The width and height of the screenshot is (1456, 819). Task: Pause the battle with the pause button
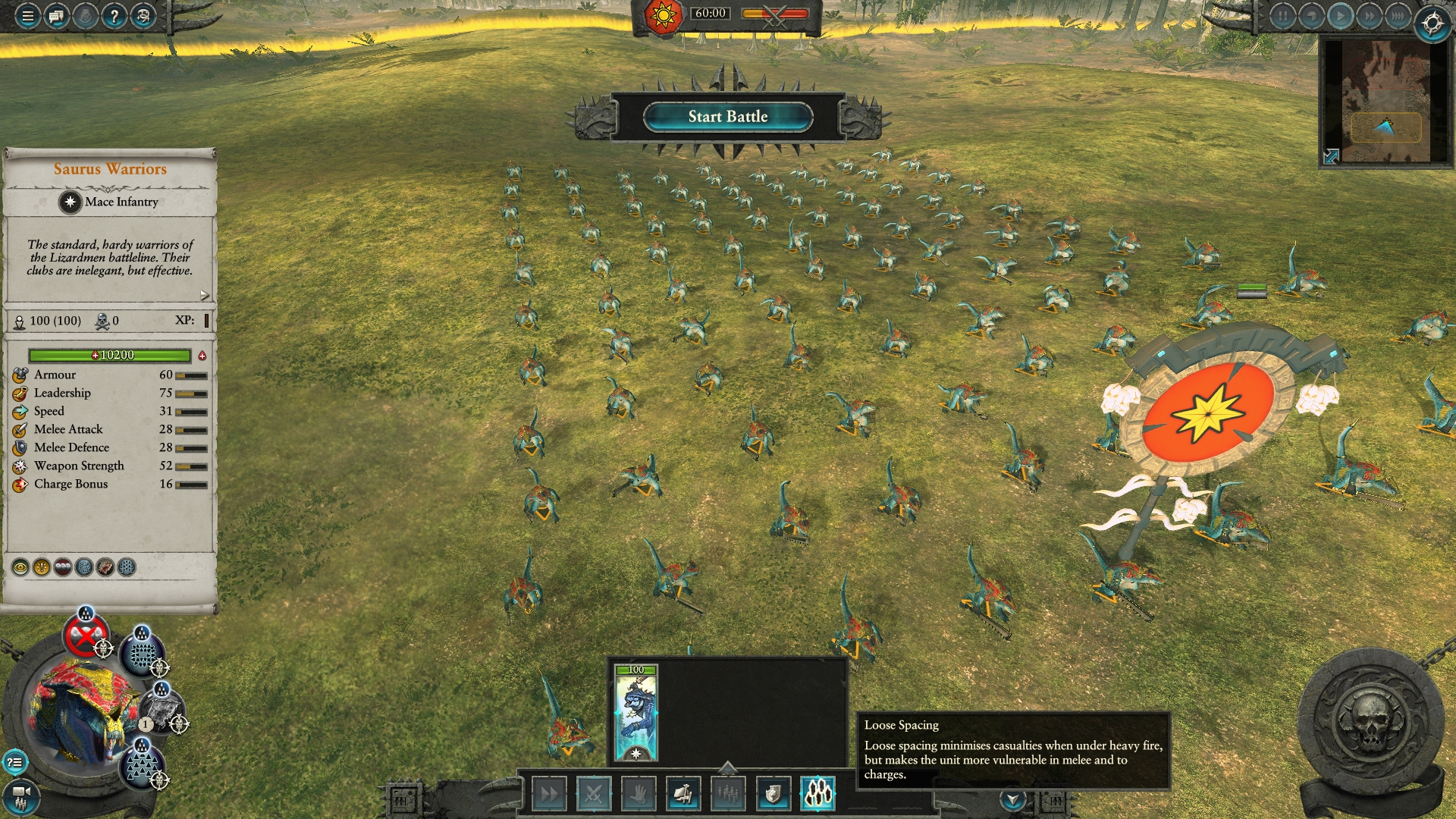pyautogui.click(x=1282, y=16)
